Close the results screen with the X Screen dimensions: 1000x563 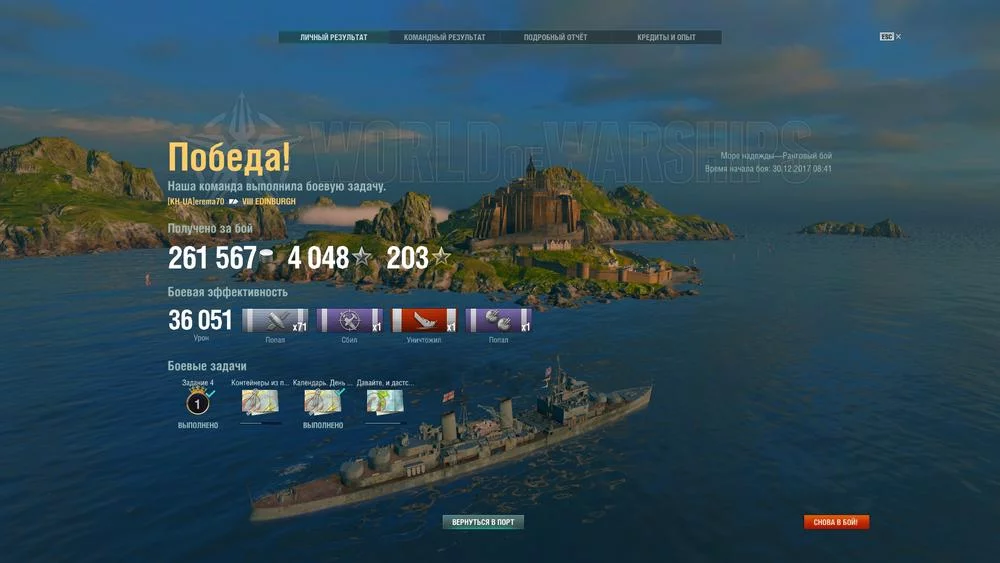coord(898,37)
